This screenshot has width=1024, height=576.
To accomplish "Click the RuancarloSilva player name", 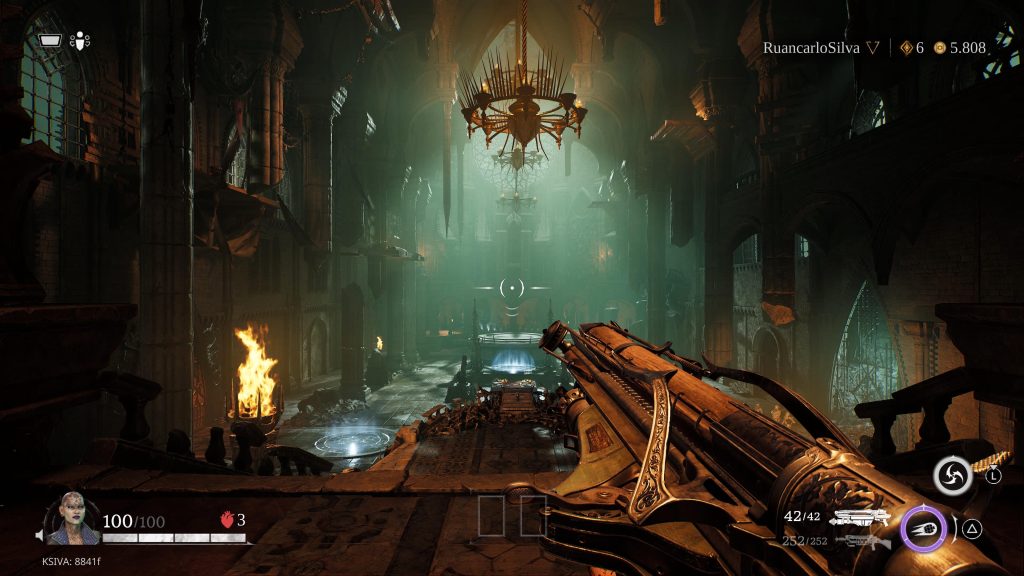I will click(811, 47).
